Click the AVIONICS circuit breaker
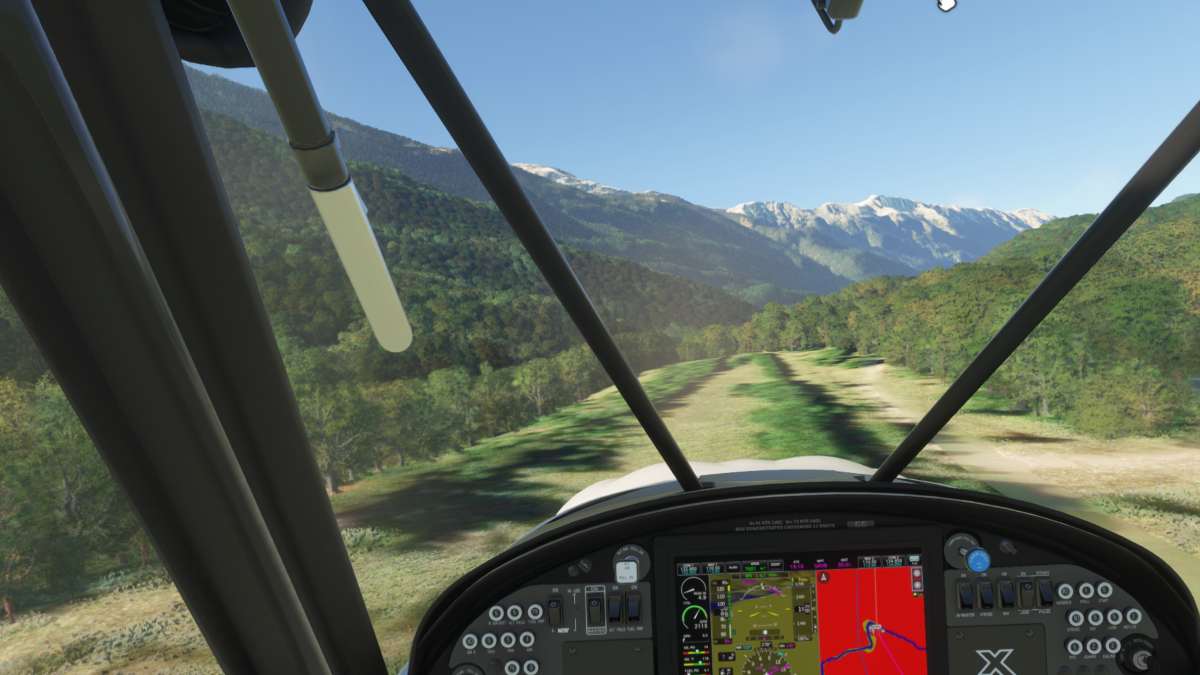The height and width of the screenshot is (675, 1200). point(1066,591)
